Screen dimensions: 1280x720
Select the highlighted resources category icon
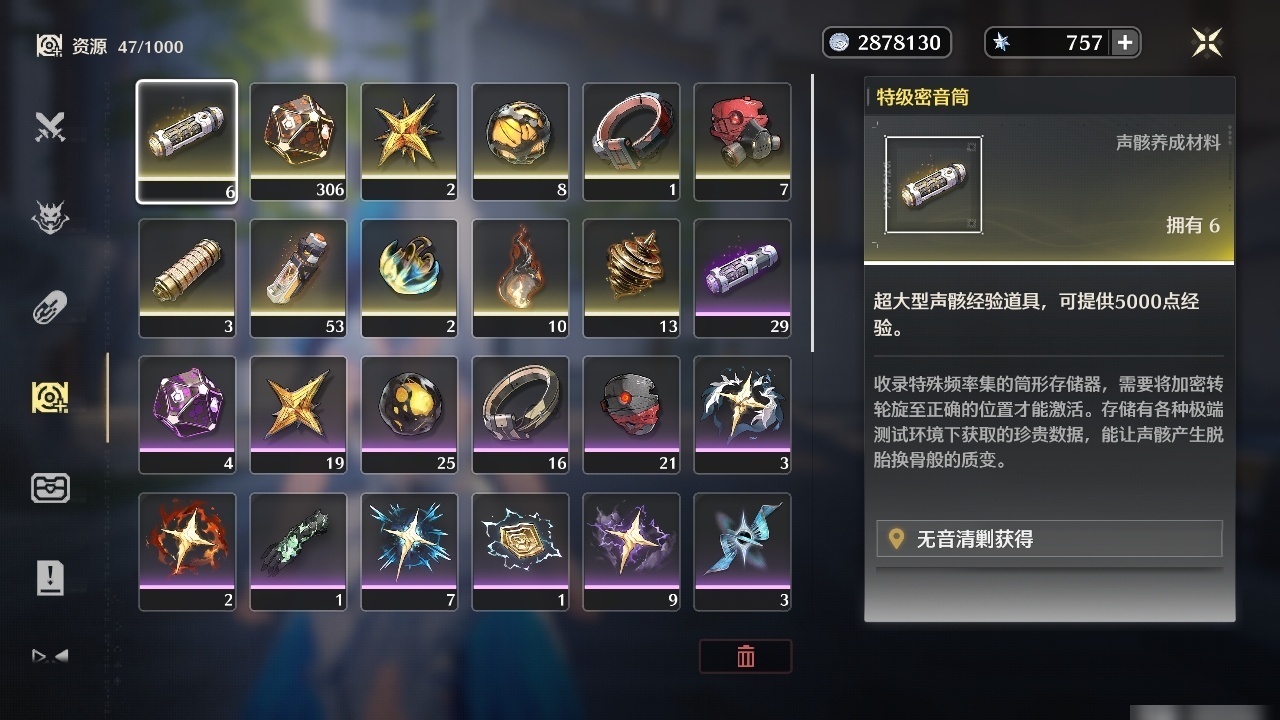coord(50,397)
